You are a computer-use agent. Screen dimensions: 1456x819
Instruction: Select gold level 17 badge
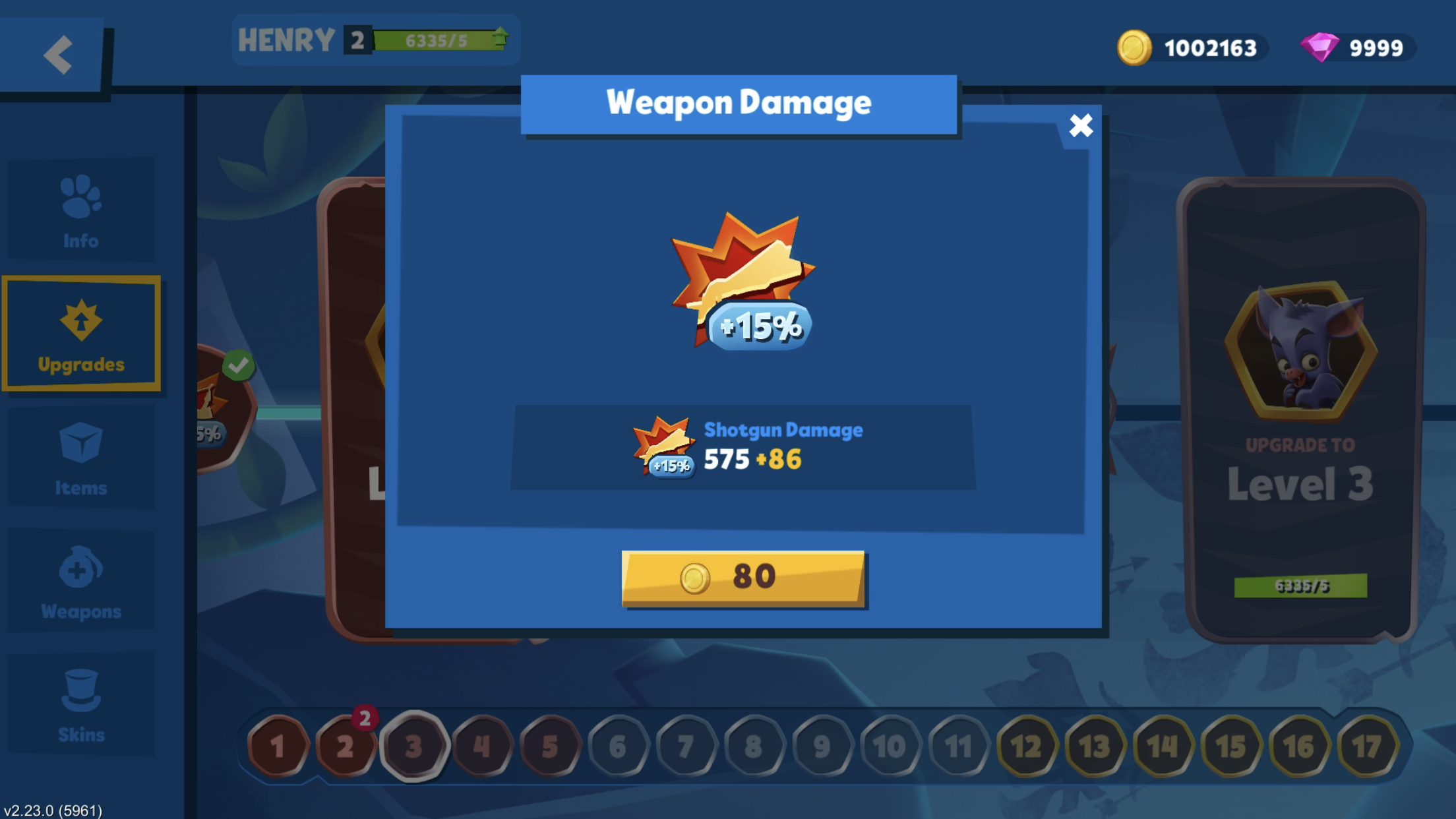coord(1367,747)
